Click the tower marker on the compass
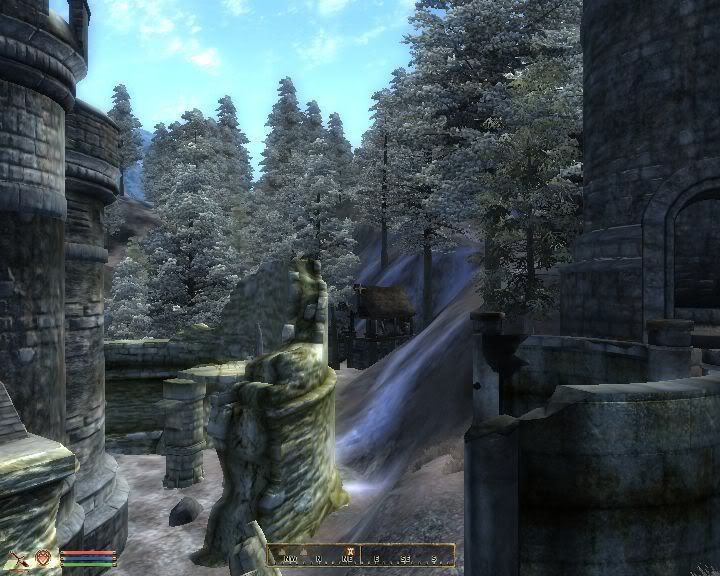 point(350,549)
